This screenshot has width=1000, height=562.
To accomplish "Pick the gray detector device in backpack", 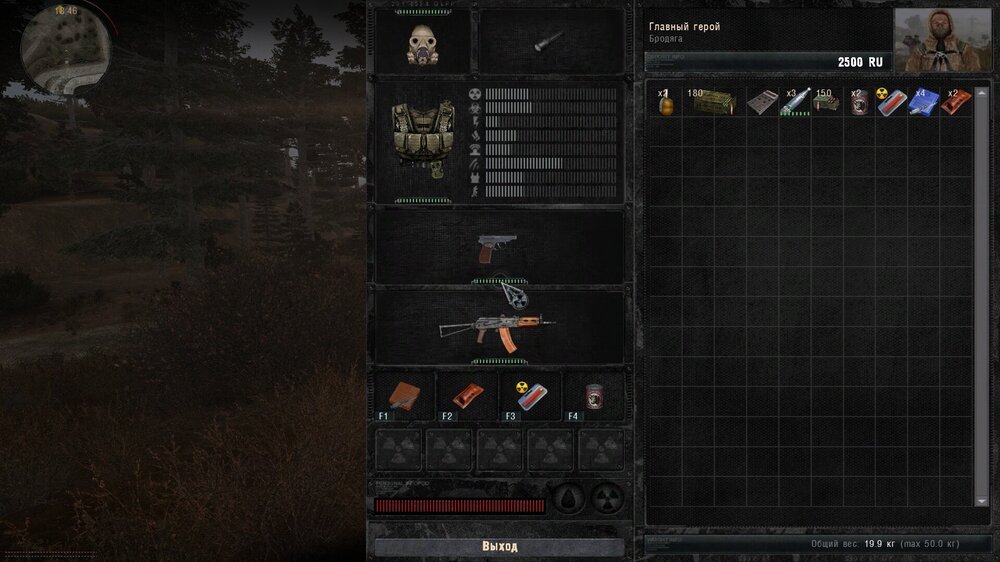I will 762,103.
